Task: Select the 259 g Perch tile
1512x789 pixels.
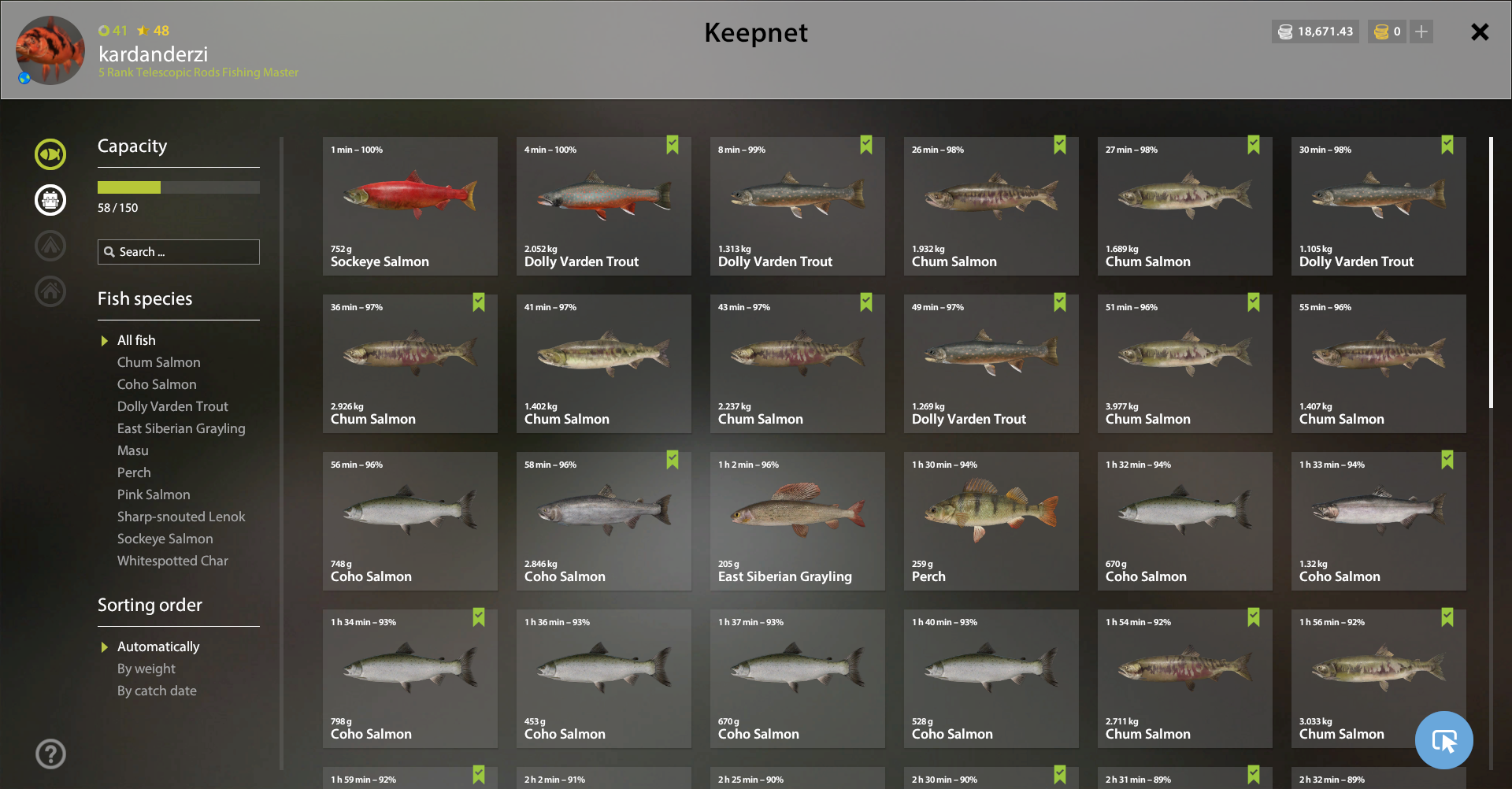Action: coord(991,521)
